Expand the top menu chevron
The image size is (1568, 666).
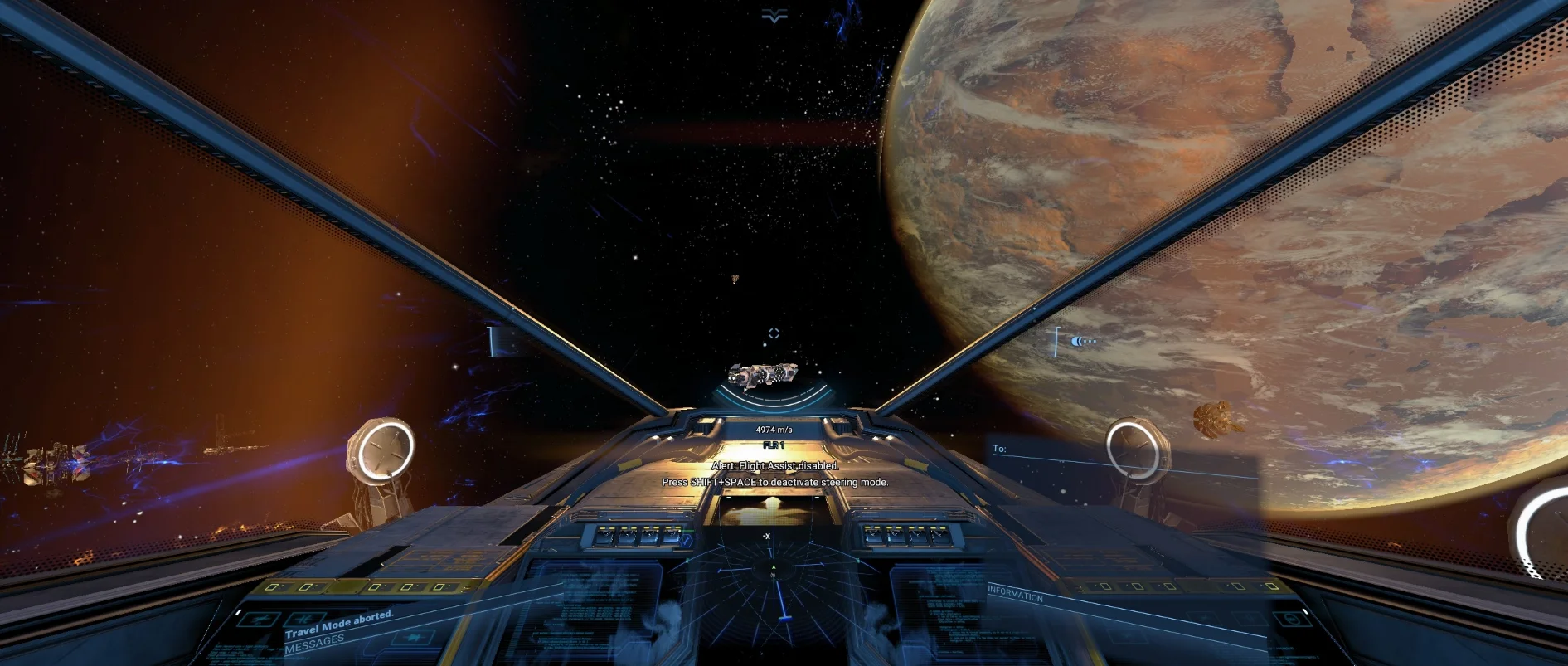tap(774, 17)
